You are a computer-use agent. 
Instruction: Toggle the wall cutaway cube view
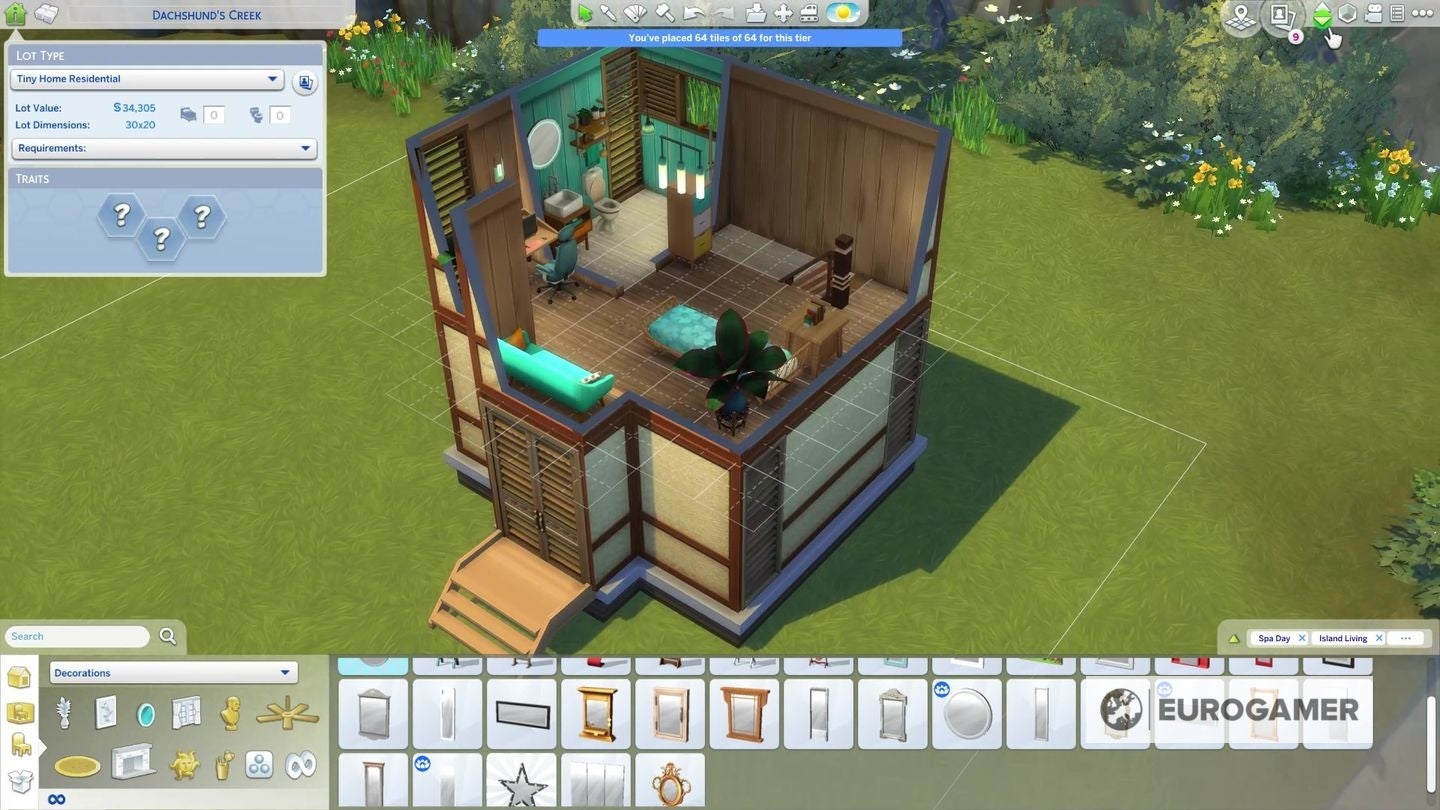(1349, 13)
